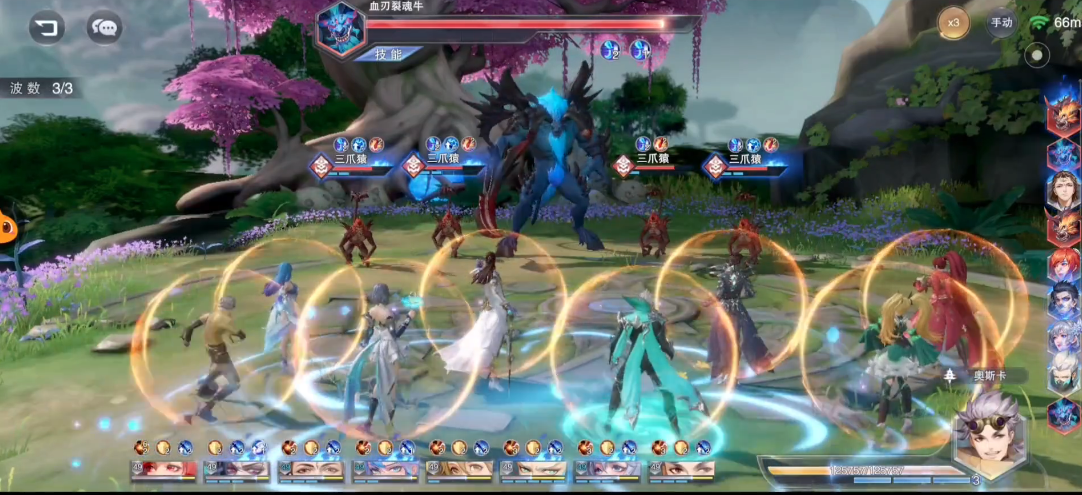Tap the back arrow button
1082x495 pixels.
click(x=46, y=27)
